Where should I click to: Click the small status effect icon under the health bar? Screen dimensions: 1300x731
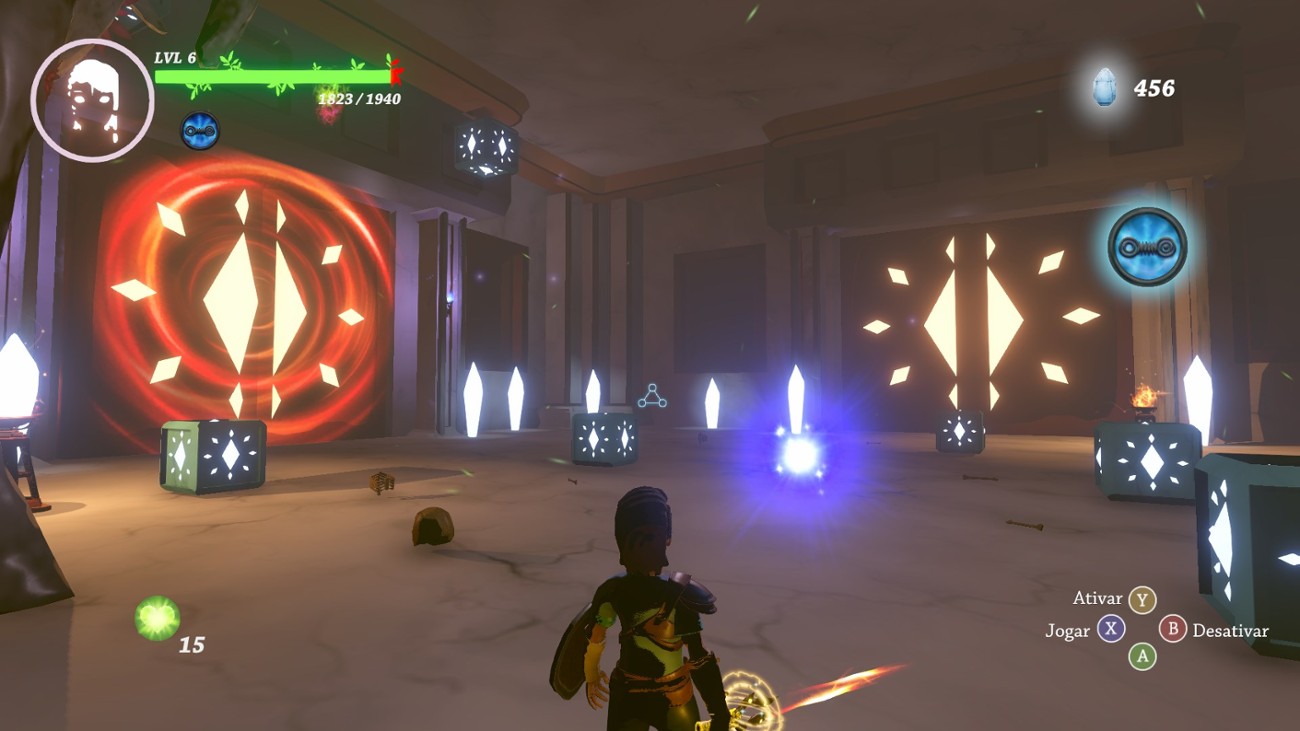point(200,129)
